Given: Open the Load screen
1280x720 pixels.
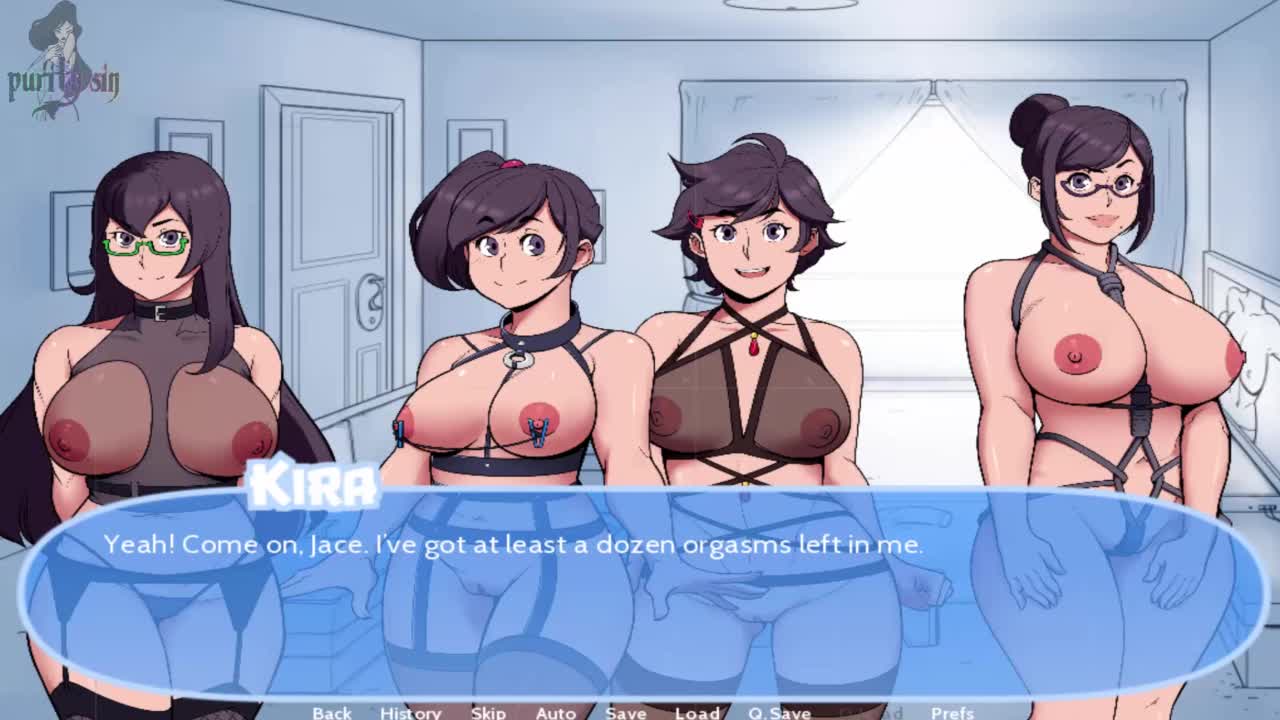Looking at the screenshot, I should pos(697,712).
